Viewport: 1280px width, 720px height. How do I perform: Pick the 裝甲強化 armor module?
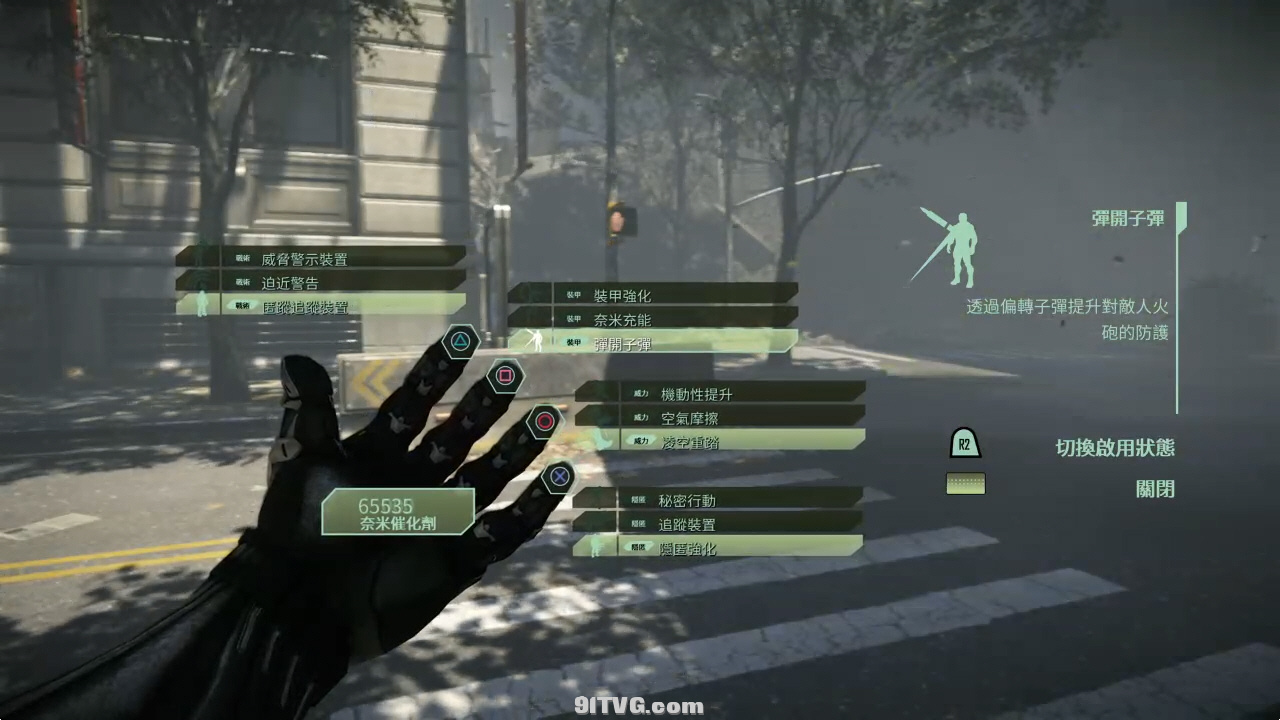pyautogui.click(x=654, y=295)
